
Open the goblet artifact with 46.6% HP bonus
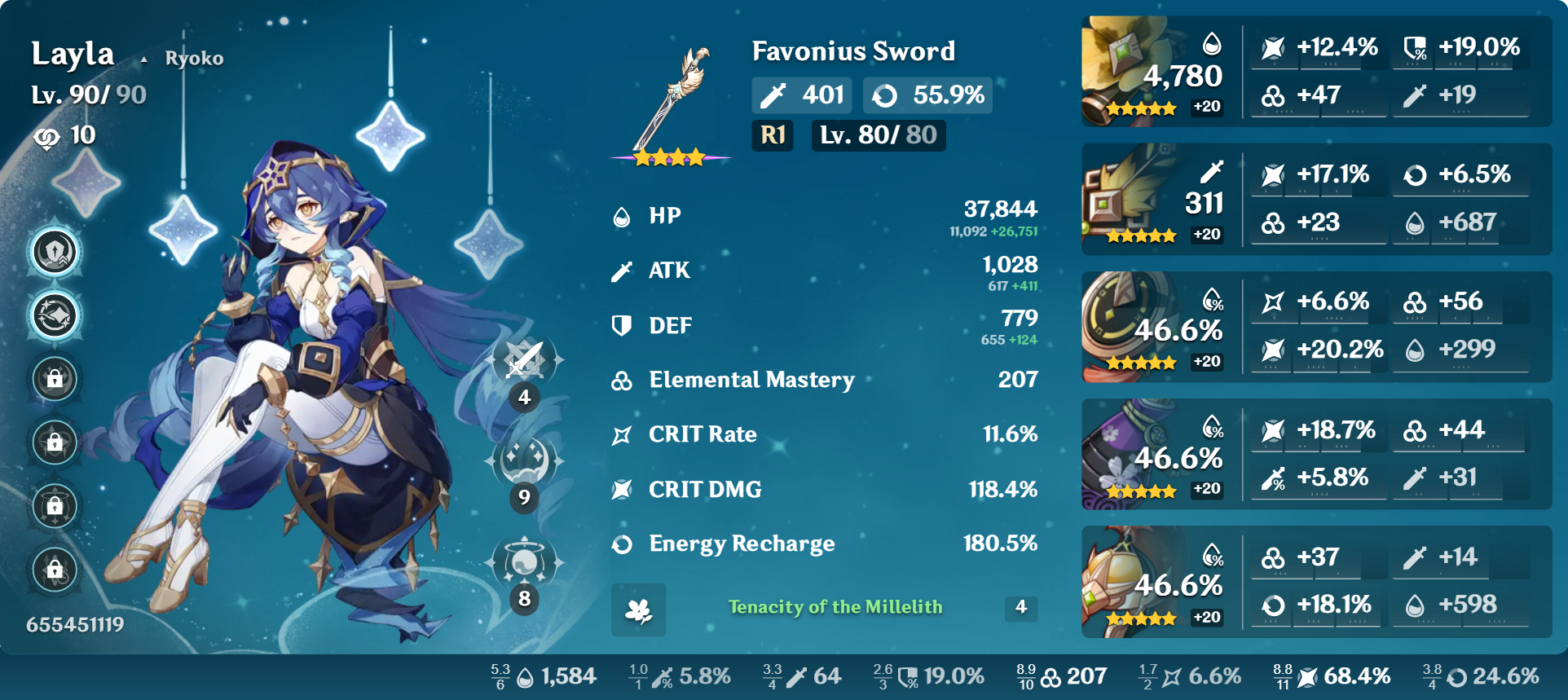1129,454
